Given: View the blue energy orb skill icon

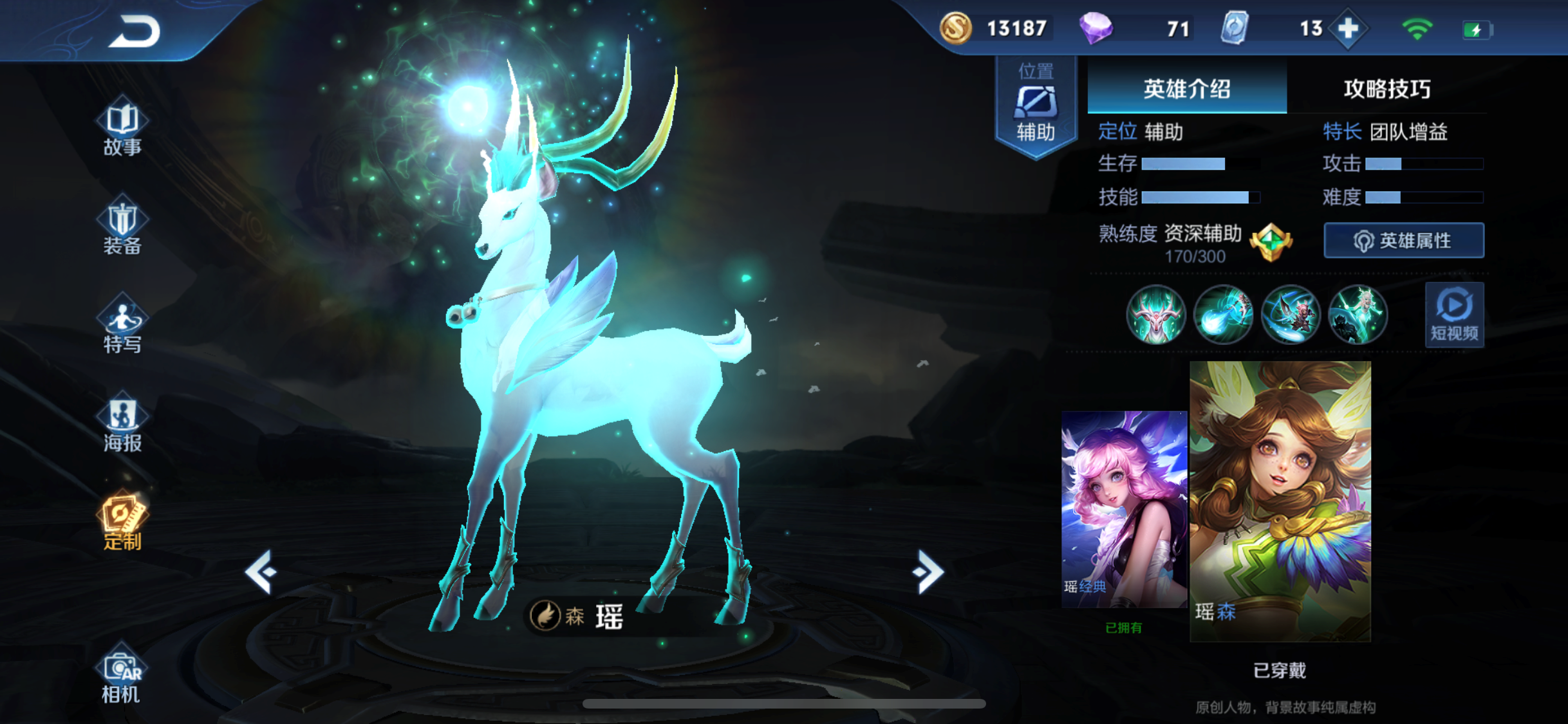Looking at the screenshot, I should click(x=1223, y=315).
